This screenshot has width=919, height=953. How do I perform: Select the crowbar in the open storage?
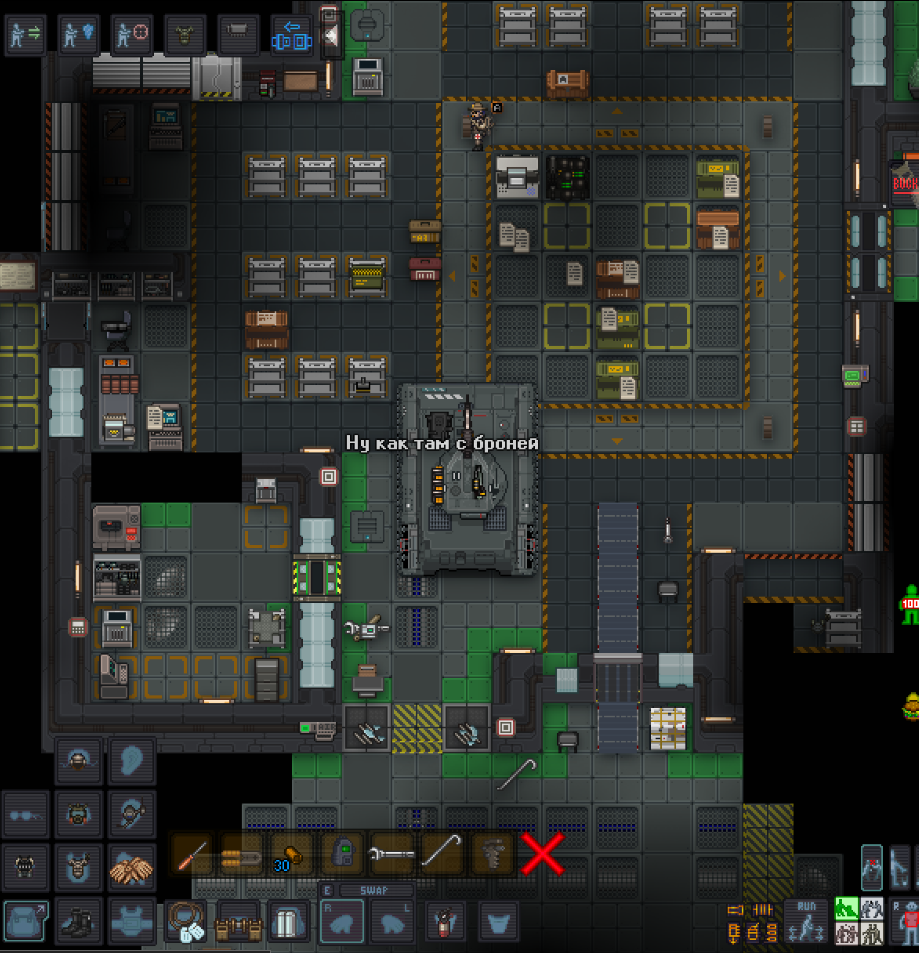(x=441, y=855)
